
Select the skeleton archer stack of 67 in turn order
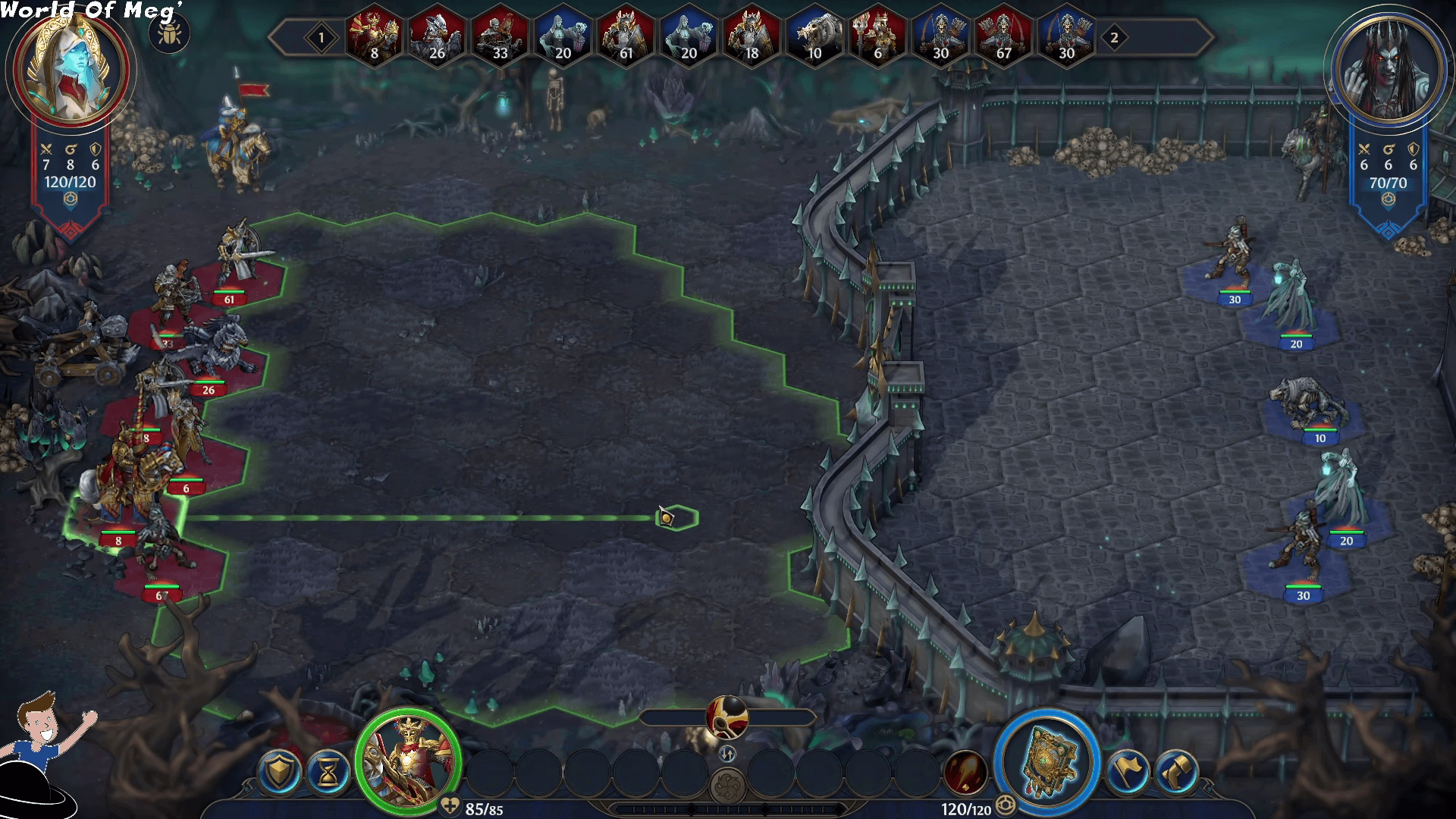tap(1003, 37)
